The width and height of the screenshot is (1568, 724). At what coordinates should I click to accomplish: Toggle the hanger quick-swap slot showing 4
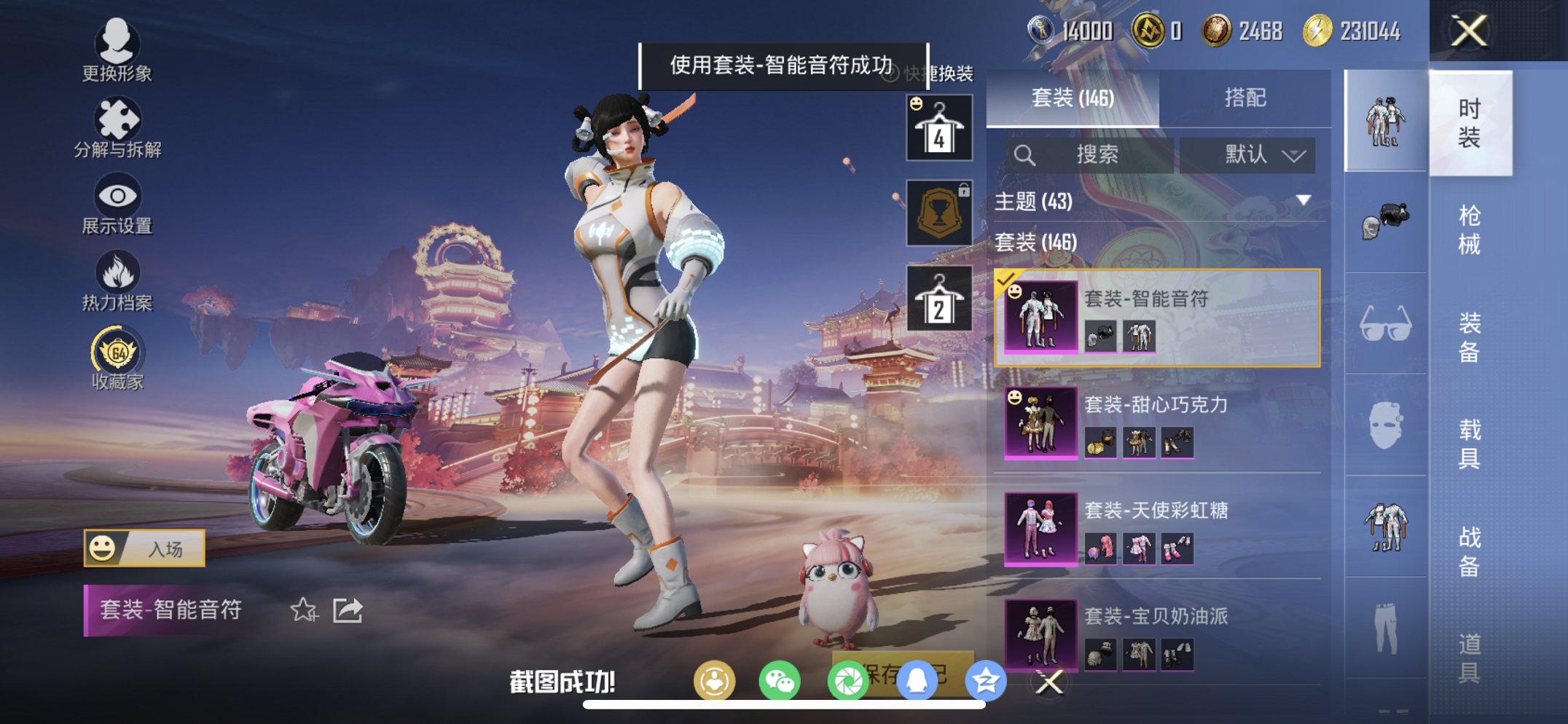[938, 129]
